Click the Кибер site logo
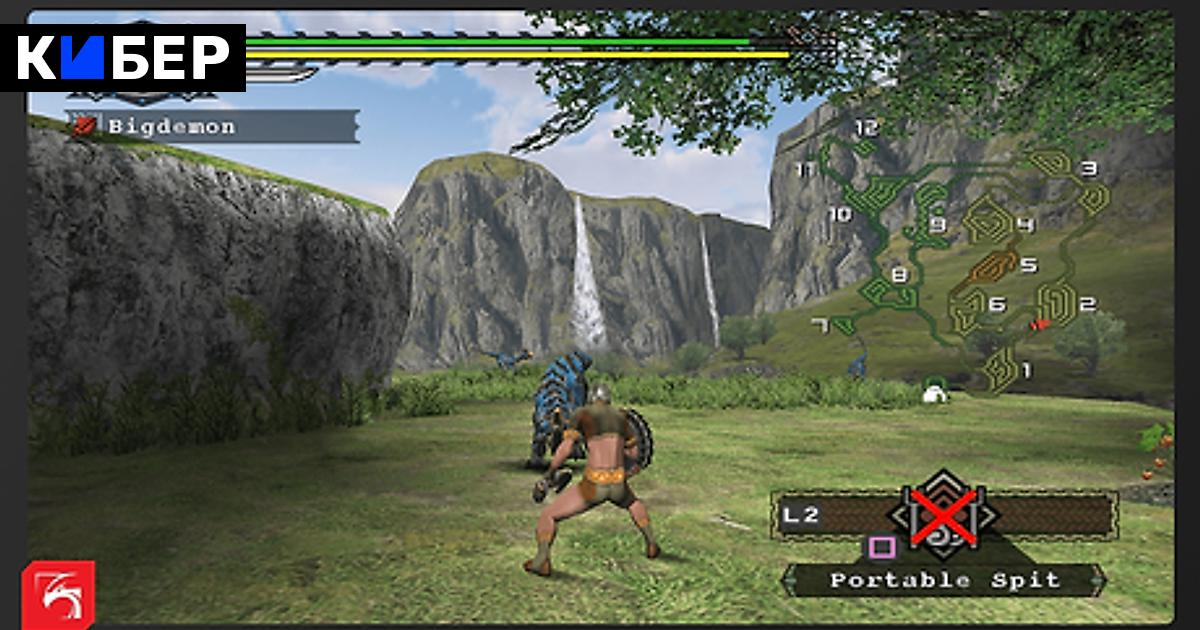 (124, 58)
